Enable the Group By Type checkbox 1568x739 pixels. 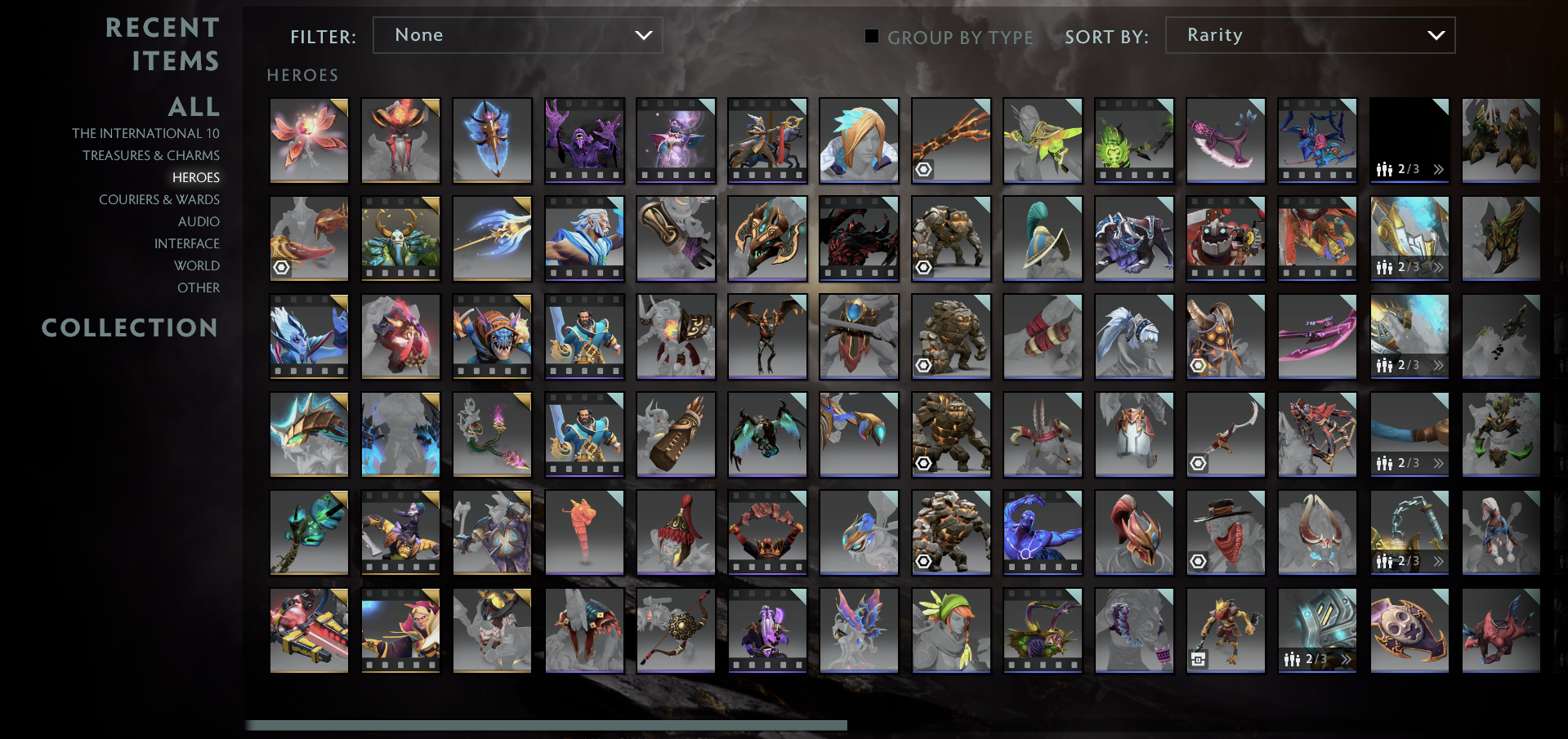(x=871, y=36)
